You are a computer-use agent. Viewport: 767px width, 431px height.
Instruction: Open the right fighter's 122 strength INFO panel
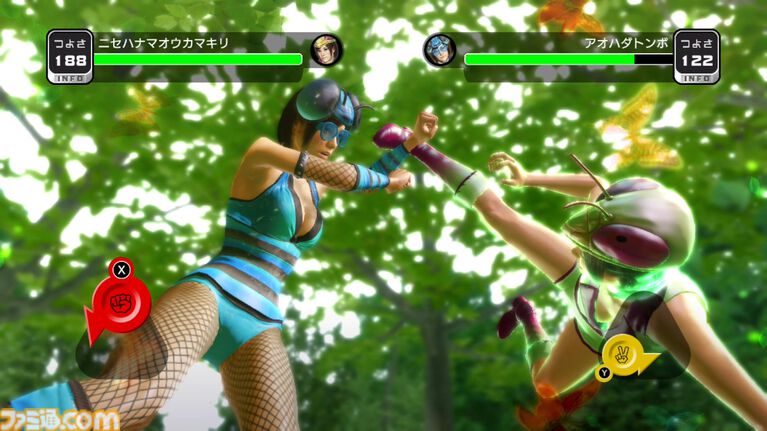click(x=697, y=57)
